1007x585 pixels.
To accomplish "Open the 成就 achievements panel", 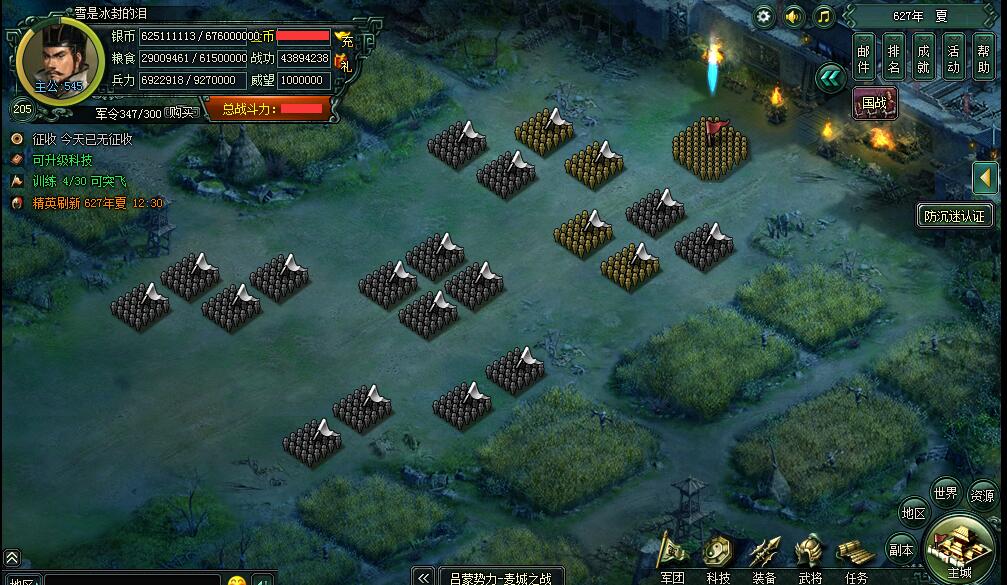I will point(923,58).
